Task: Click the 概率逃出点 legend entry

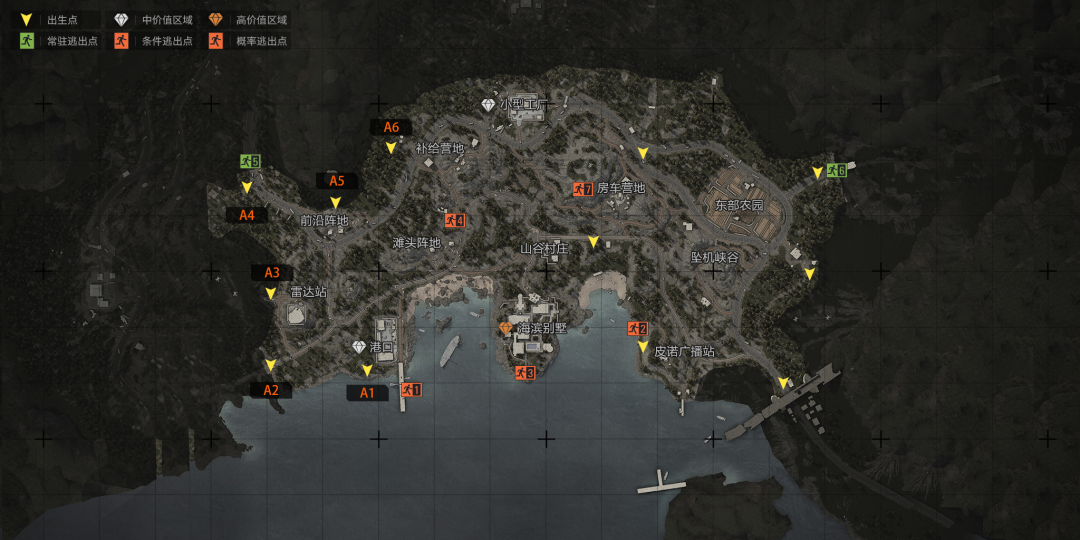Action: tap(248, 42)
